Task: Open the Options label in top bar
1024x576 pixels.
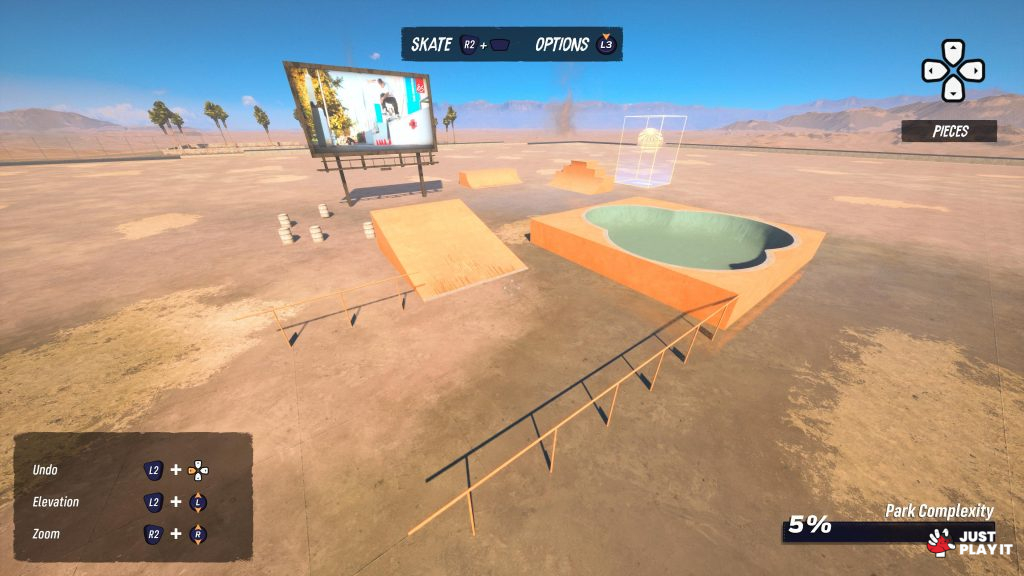Action: tap(561, 44)
